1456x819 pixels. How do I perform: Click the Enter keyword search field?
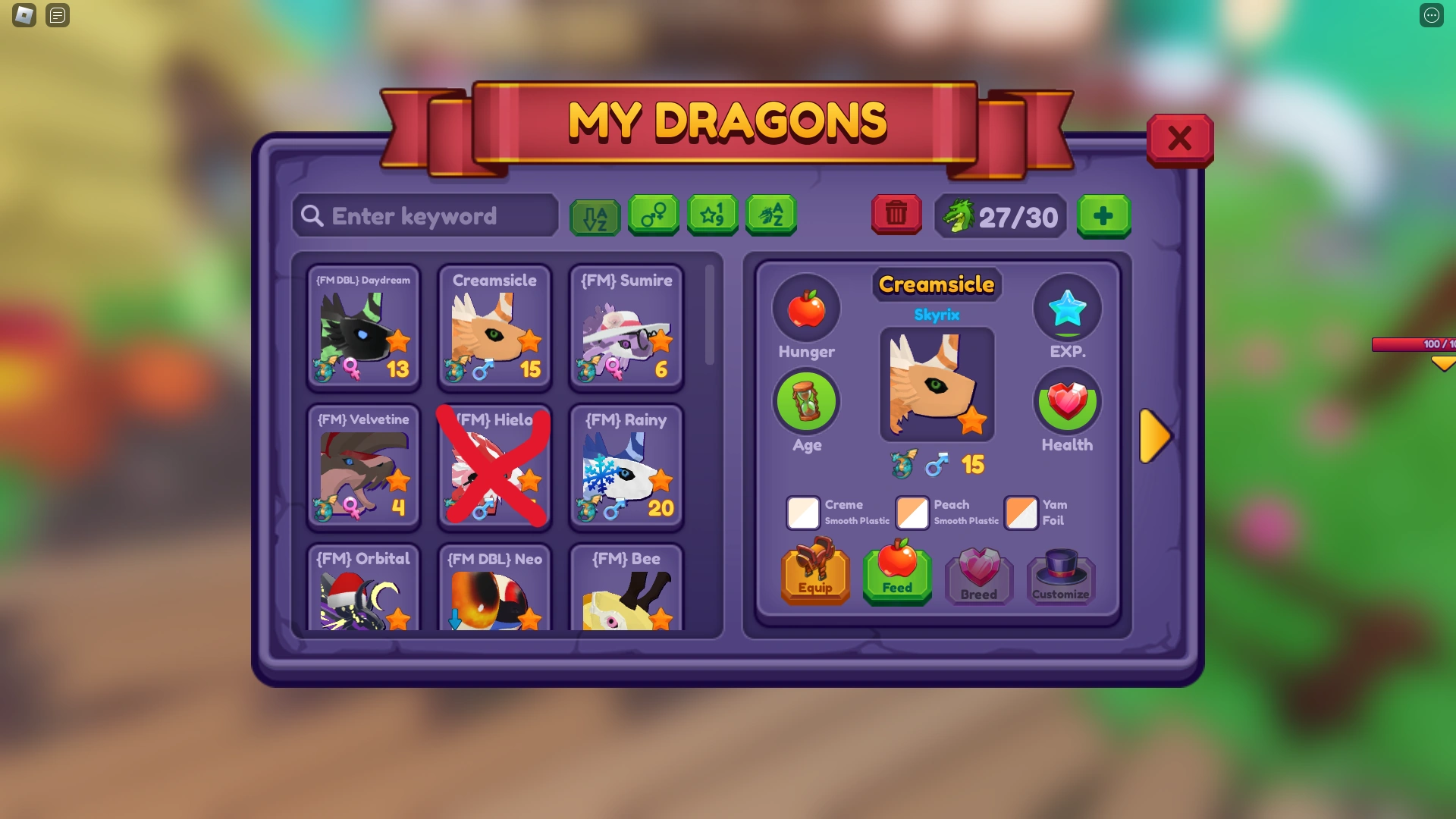click(425, 215)
